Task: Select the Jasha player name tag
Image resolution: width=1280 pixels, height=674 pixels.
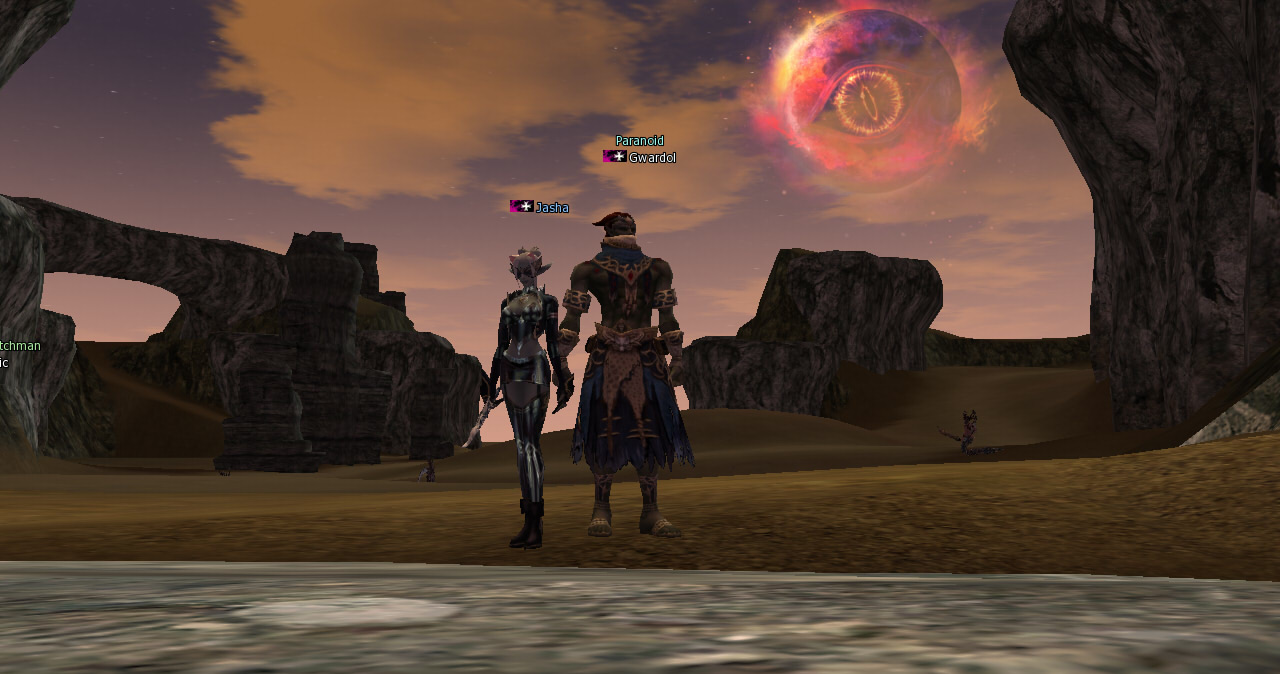Action: tap(551, 208)
